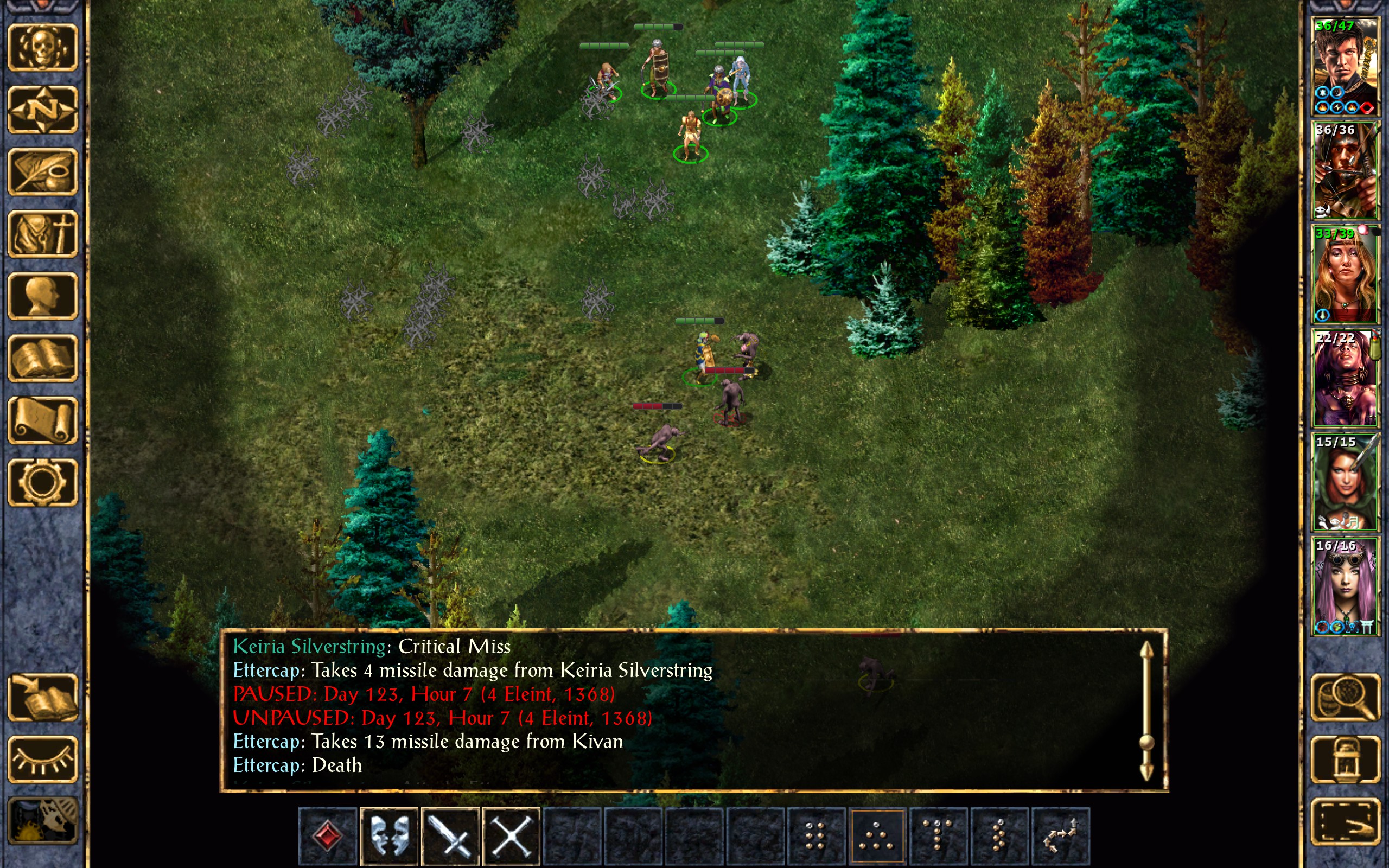The height and width of the screenshot is (868, 1389).
Task: Select the red-haired hooded woman portrait
Action: tap(1345, 482)
